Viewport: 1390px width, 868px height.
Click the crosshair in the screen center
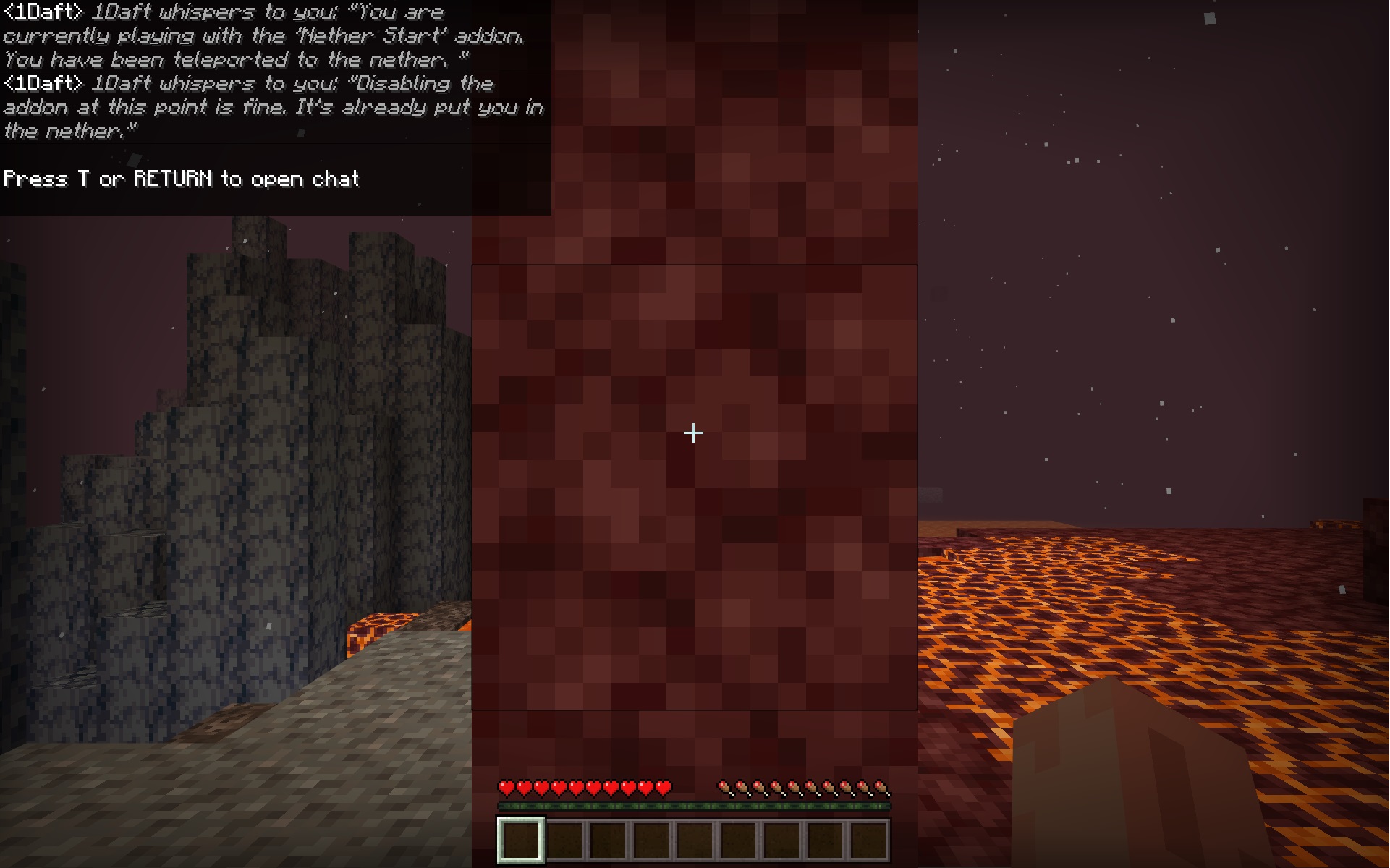click(693, 432)
